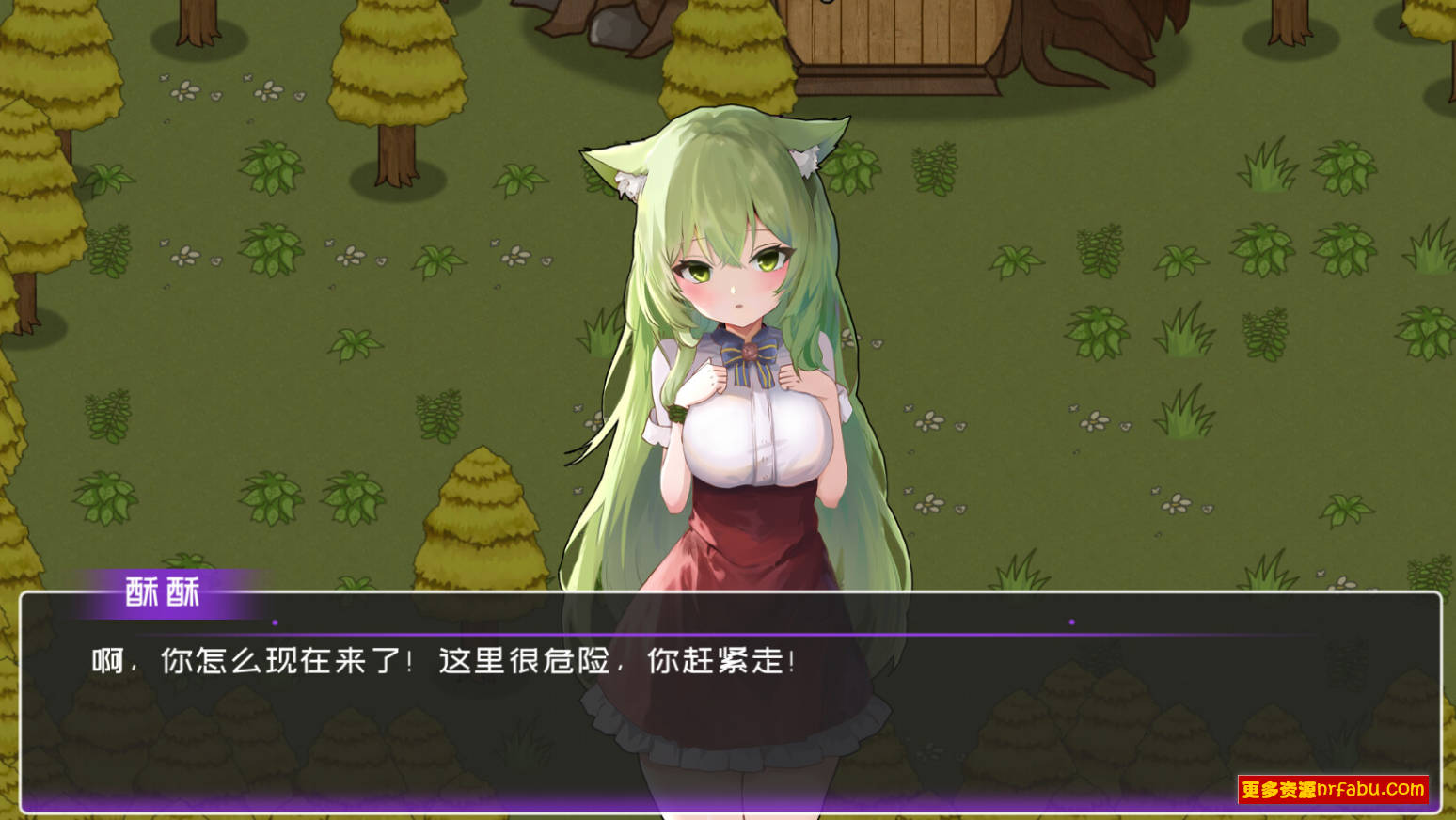Image resolution: width=1456 pixels, height=820 pixels.
Task: Click the purple divider dot on the right side
Action: (1071, 621)
